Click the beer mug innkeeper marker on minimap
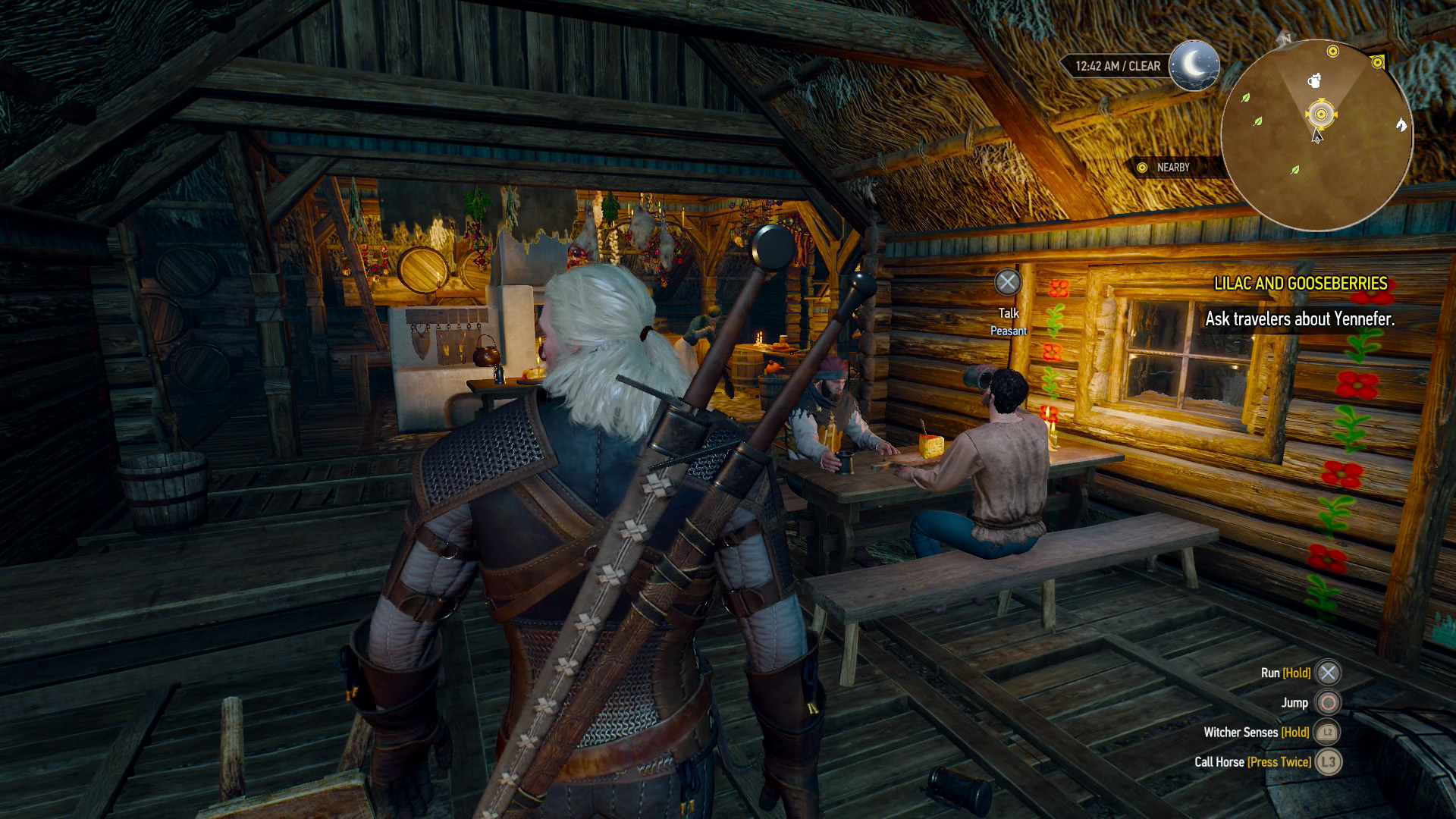This screenshot has height=819, width=1456. click(1315, 80)
